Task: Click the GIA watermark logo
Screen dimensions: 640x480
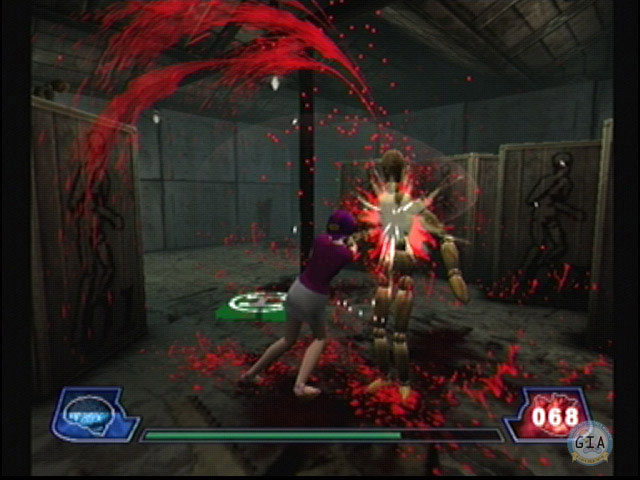Action: pos(588,442)
